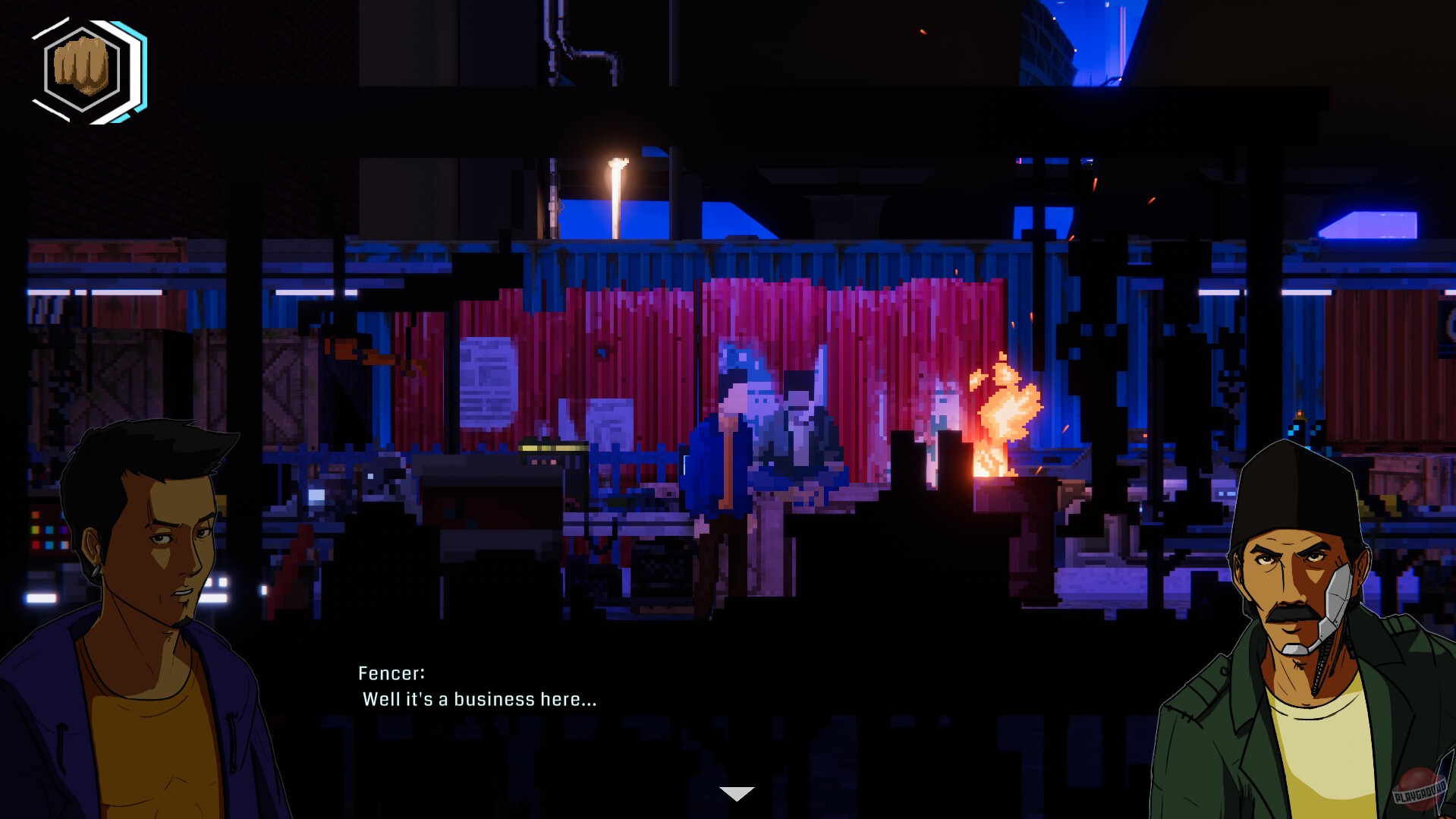Toggle the merchant NPC behind the counter

[x=804, y=425]
